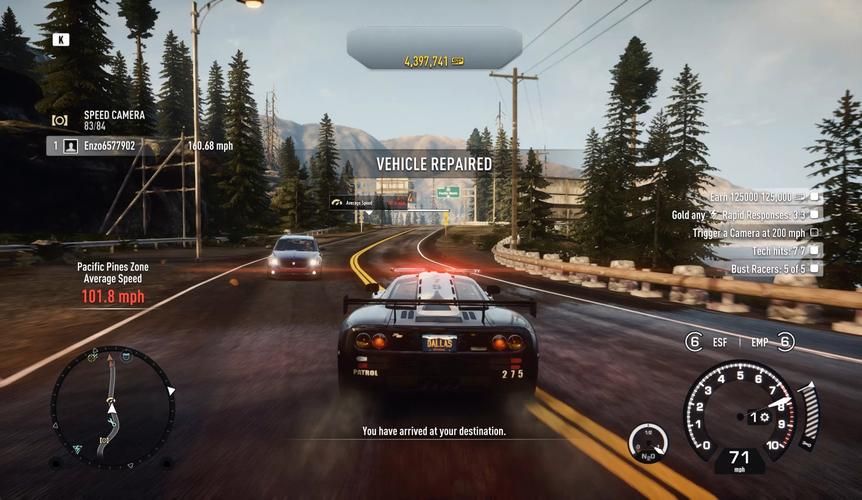862x500 pixels.
Task: Click the Earn 125000 objective checkbox
Action: [814, 197]
